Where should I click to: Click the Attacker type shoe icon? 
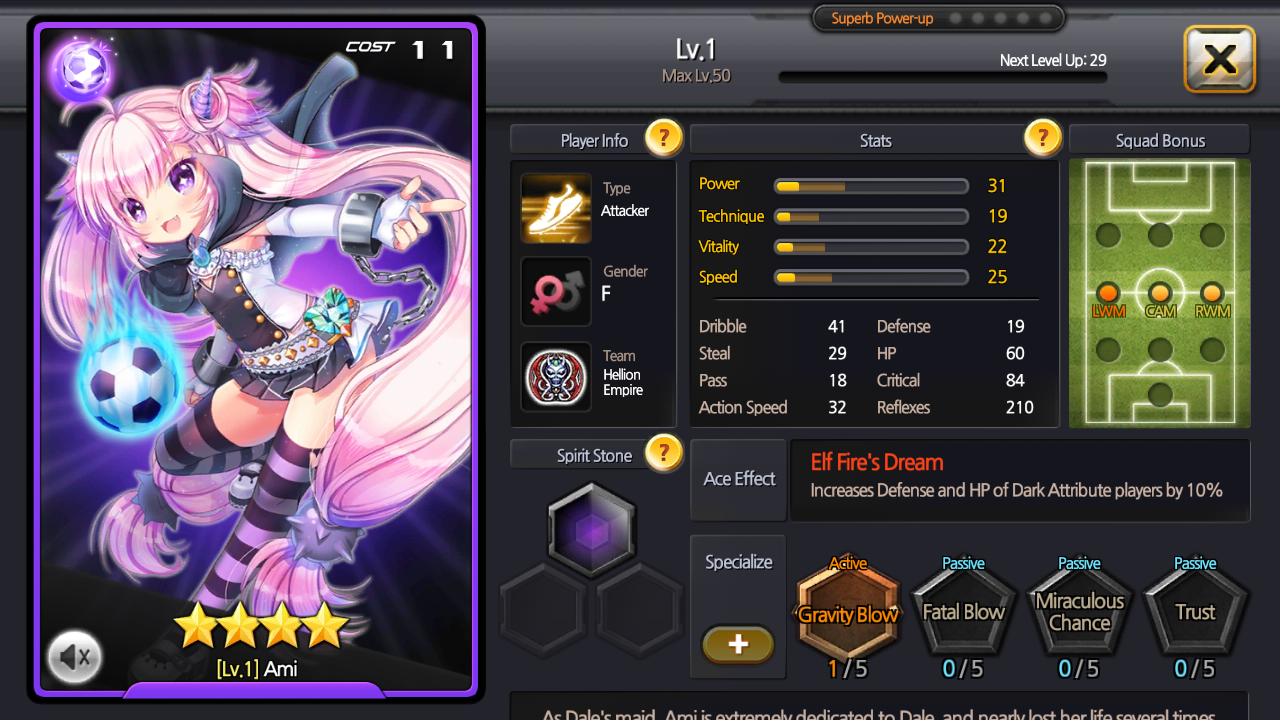pyautogui.click(x=556, y=208)
